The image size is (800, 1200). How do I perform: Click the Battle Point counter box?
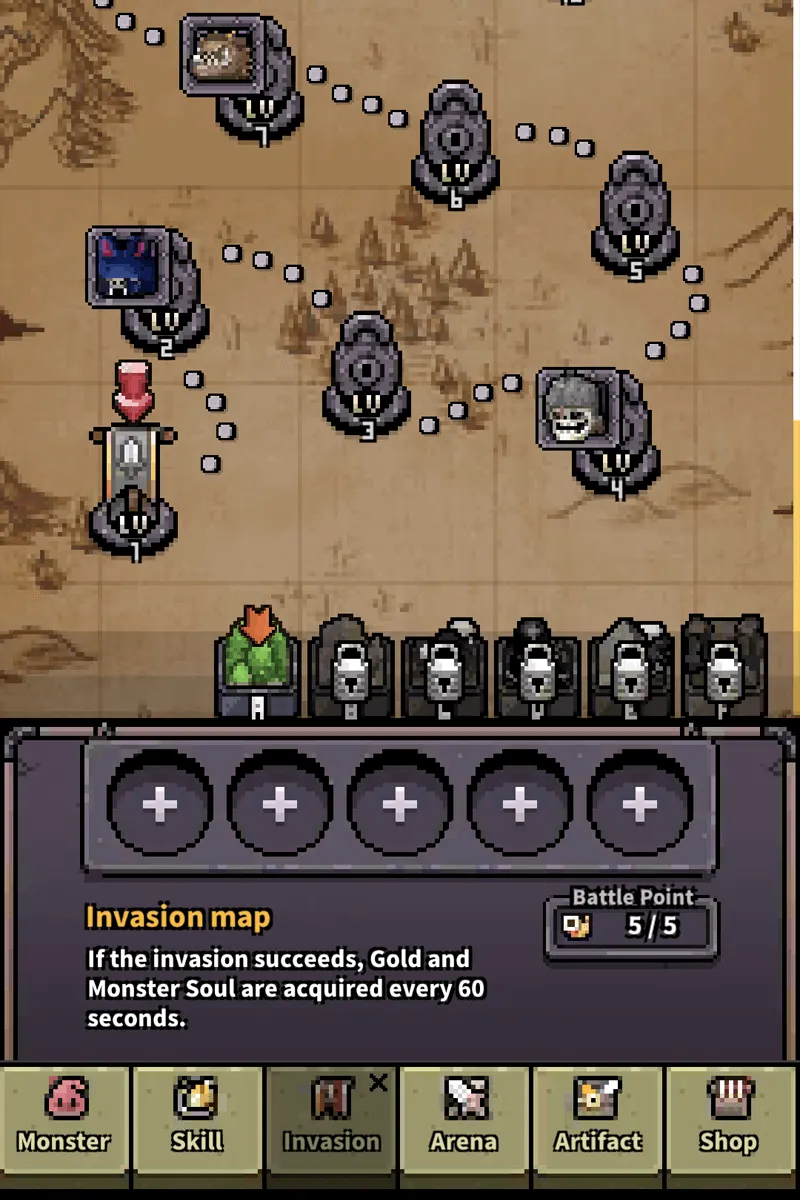(x=631, y=925)
